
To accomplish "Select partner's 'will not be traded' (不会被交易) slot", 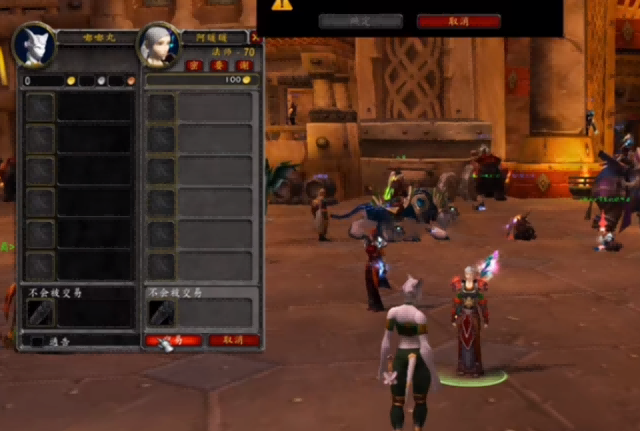I will point(162,313).
